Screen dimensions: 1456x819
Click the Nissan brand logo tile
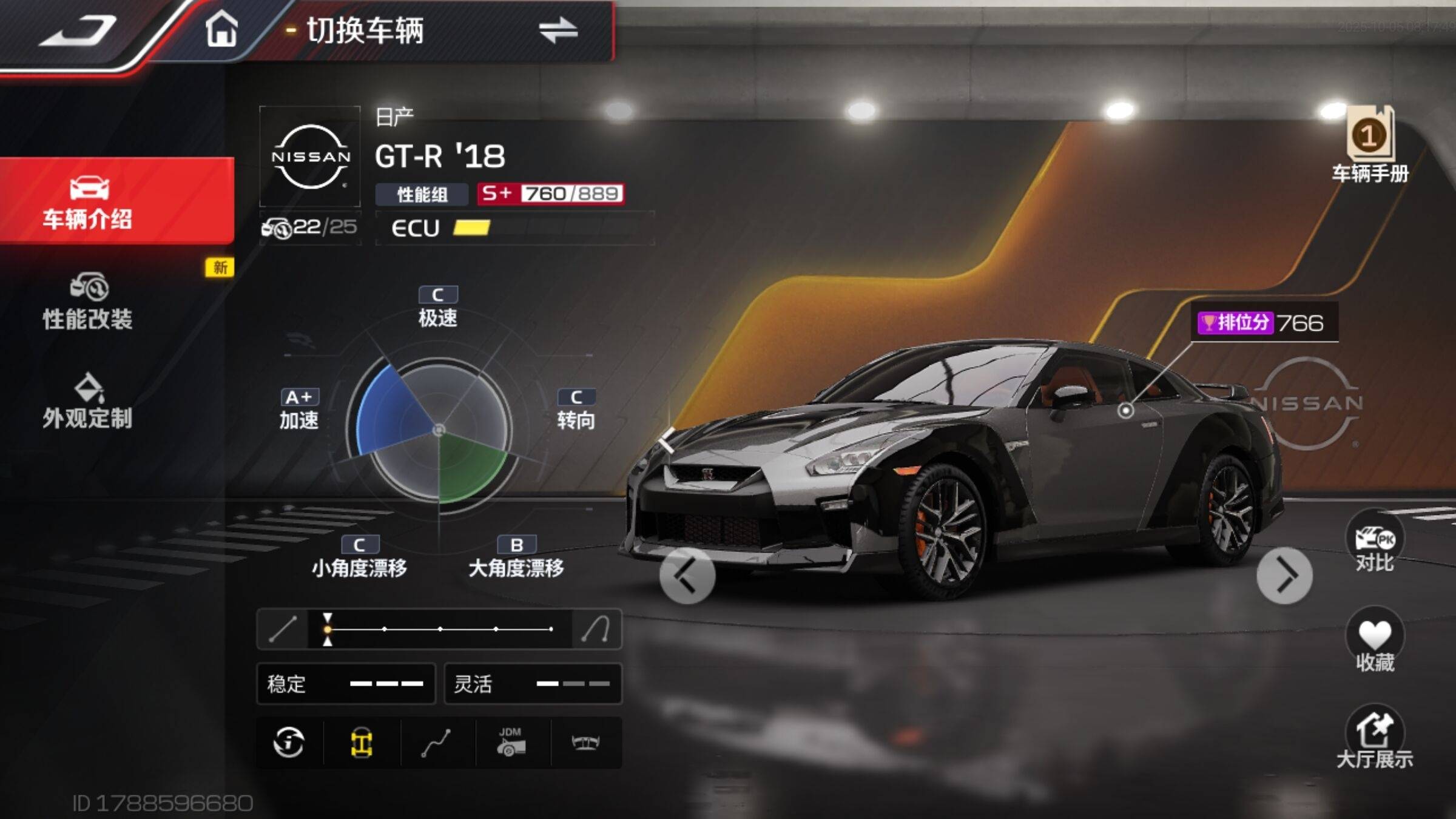tap(311, 157)
